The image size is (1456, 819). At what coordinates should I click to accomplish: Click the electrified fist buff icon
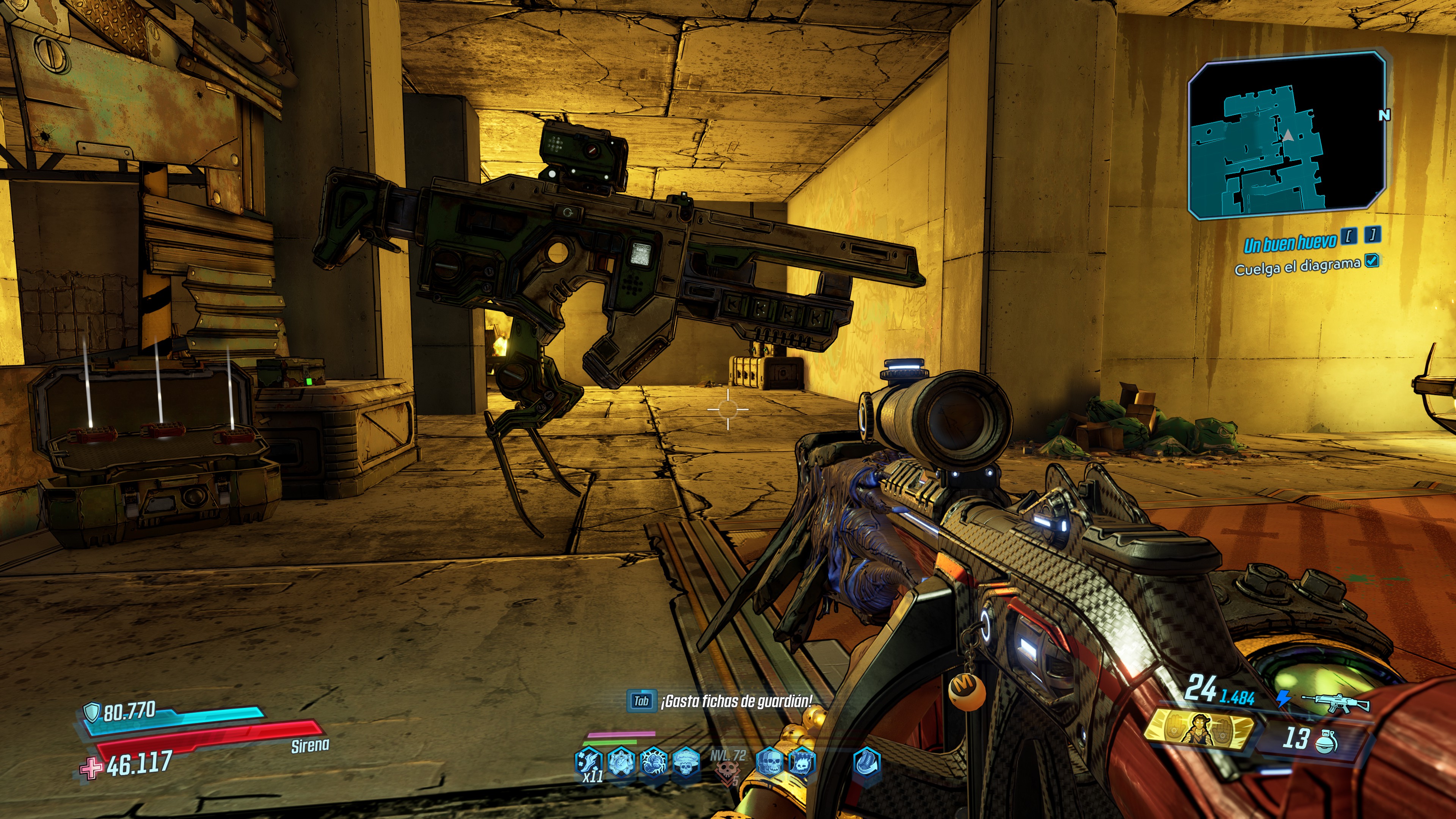coord(654,763)
